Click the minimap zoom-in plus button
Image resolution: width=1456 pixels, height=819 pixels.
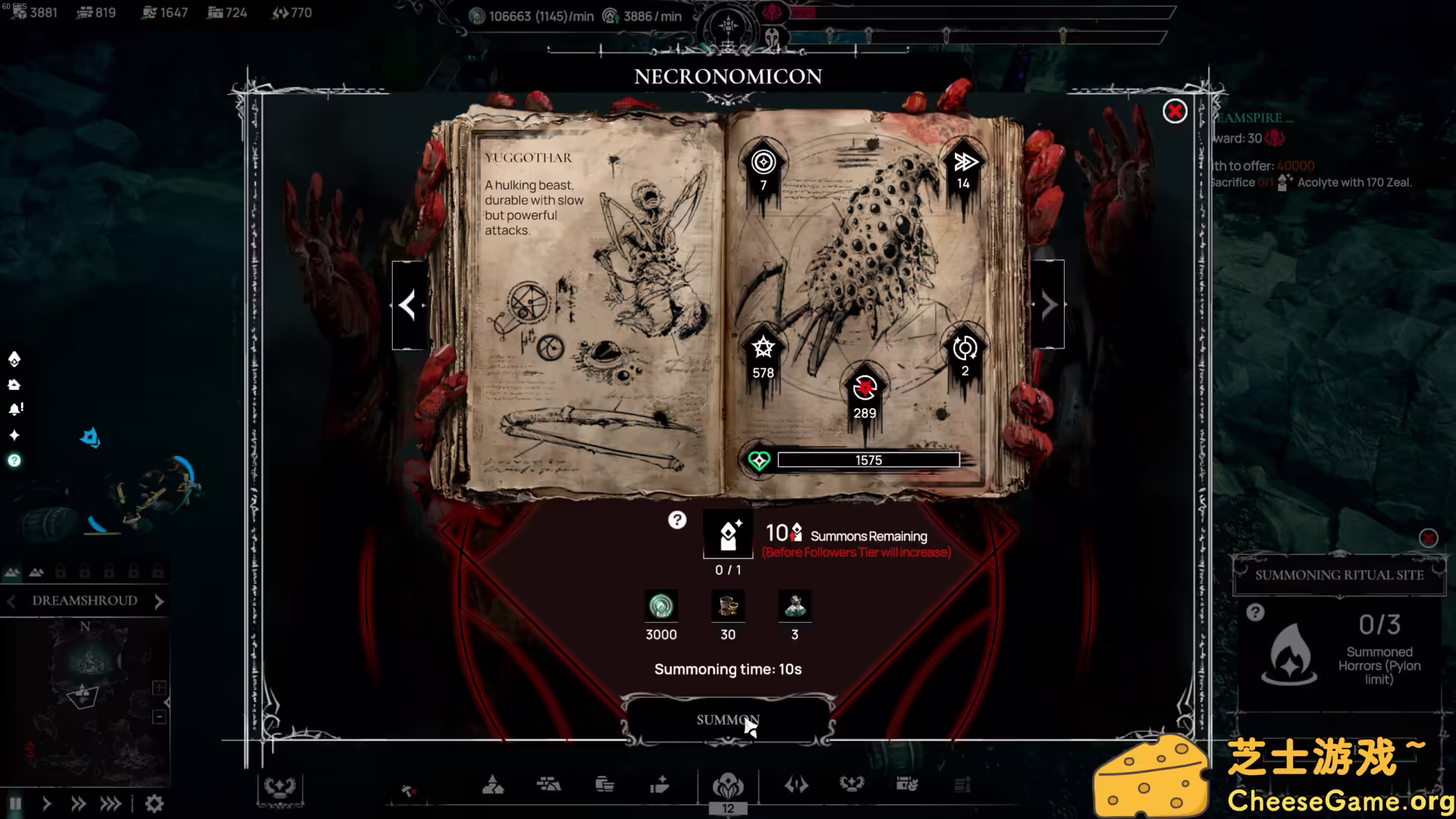click(x=159, y=688)
